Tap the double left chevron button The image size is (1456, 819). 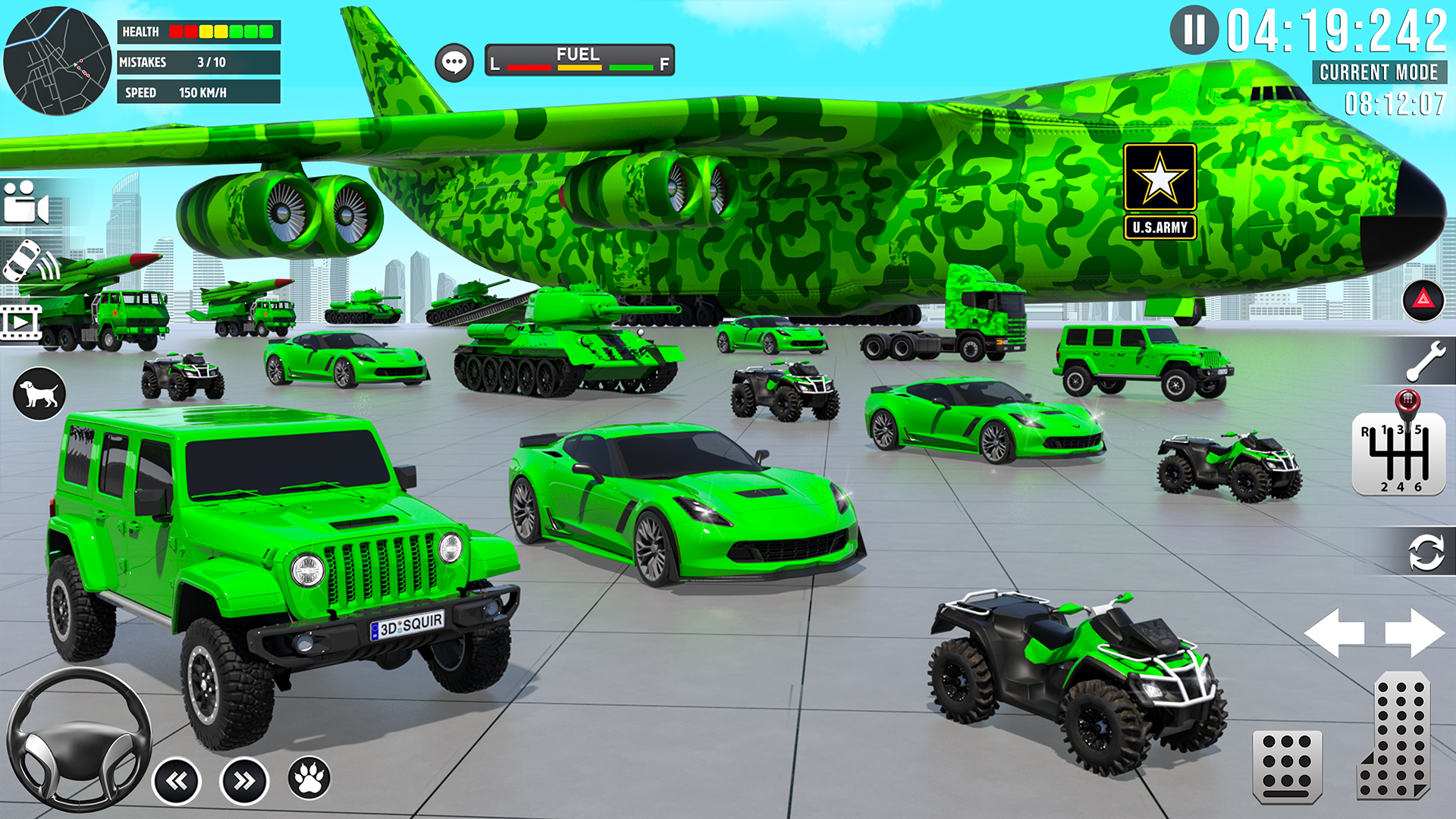(x=177, y=781)
